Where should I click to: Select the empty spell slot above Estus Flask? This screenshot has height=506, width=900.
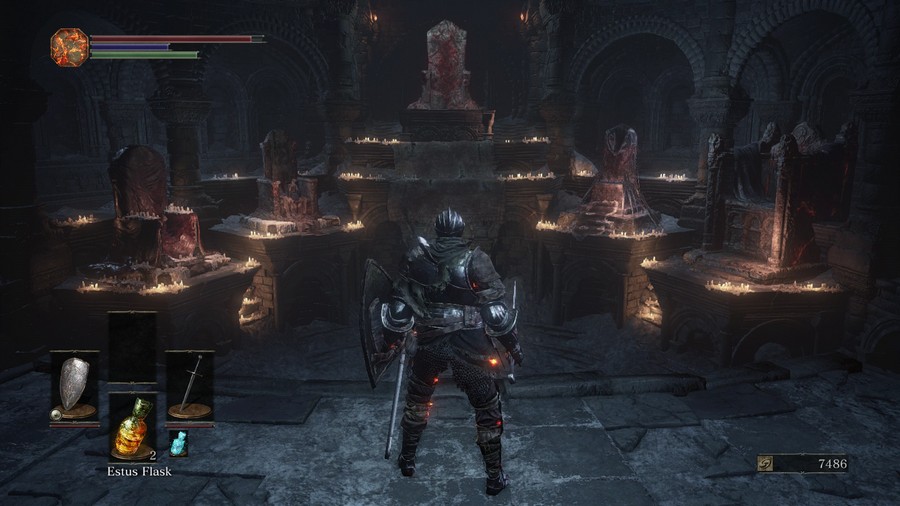coord(132,346)
